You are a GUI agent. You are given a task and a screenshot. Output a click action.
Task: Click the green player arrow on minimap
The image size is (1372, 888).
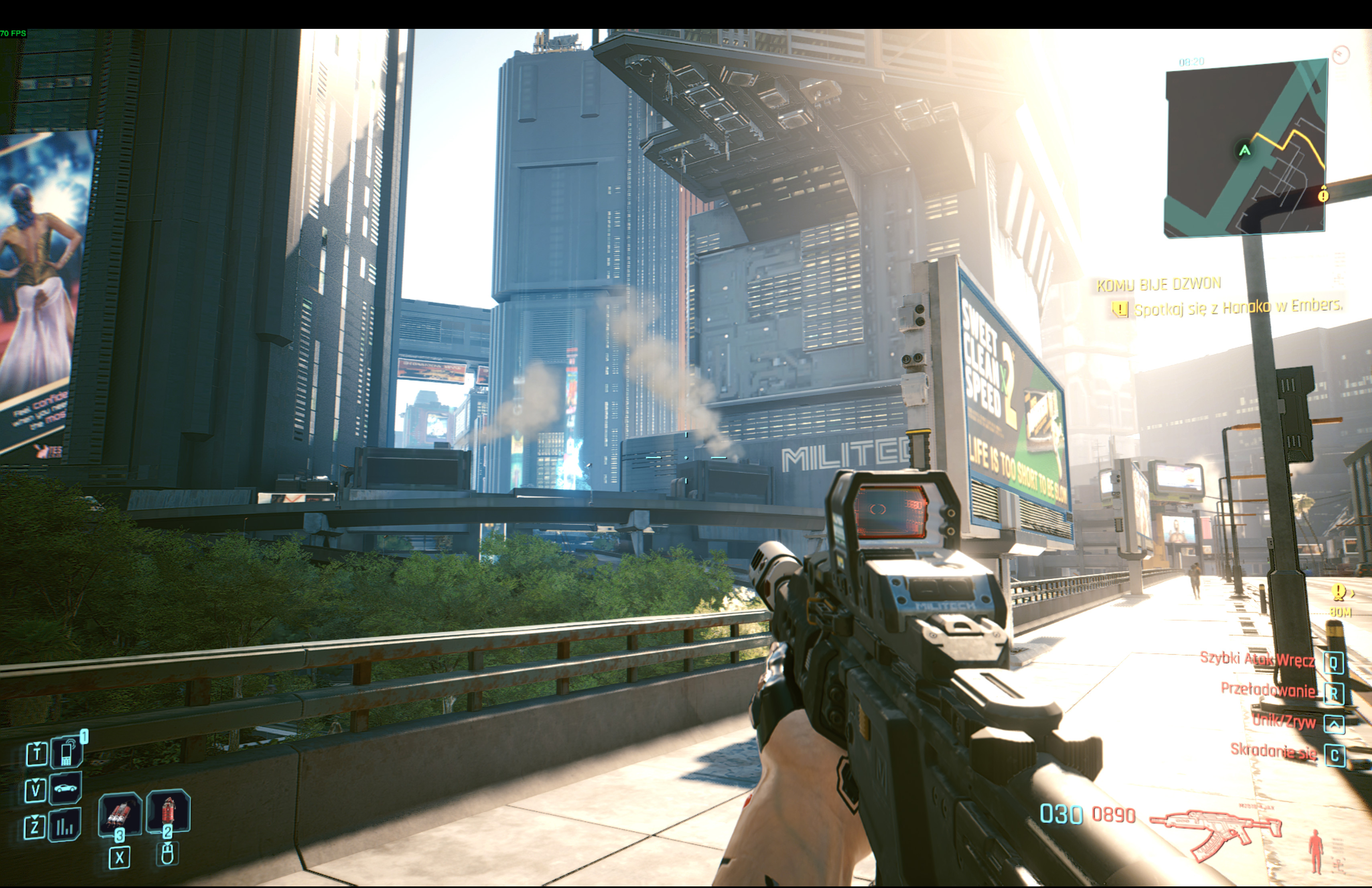[x=1244, y=150]
